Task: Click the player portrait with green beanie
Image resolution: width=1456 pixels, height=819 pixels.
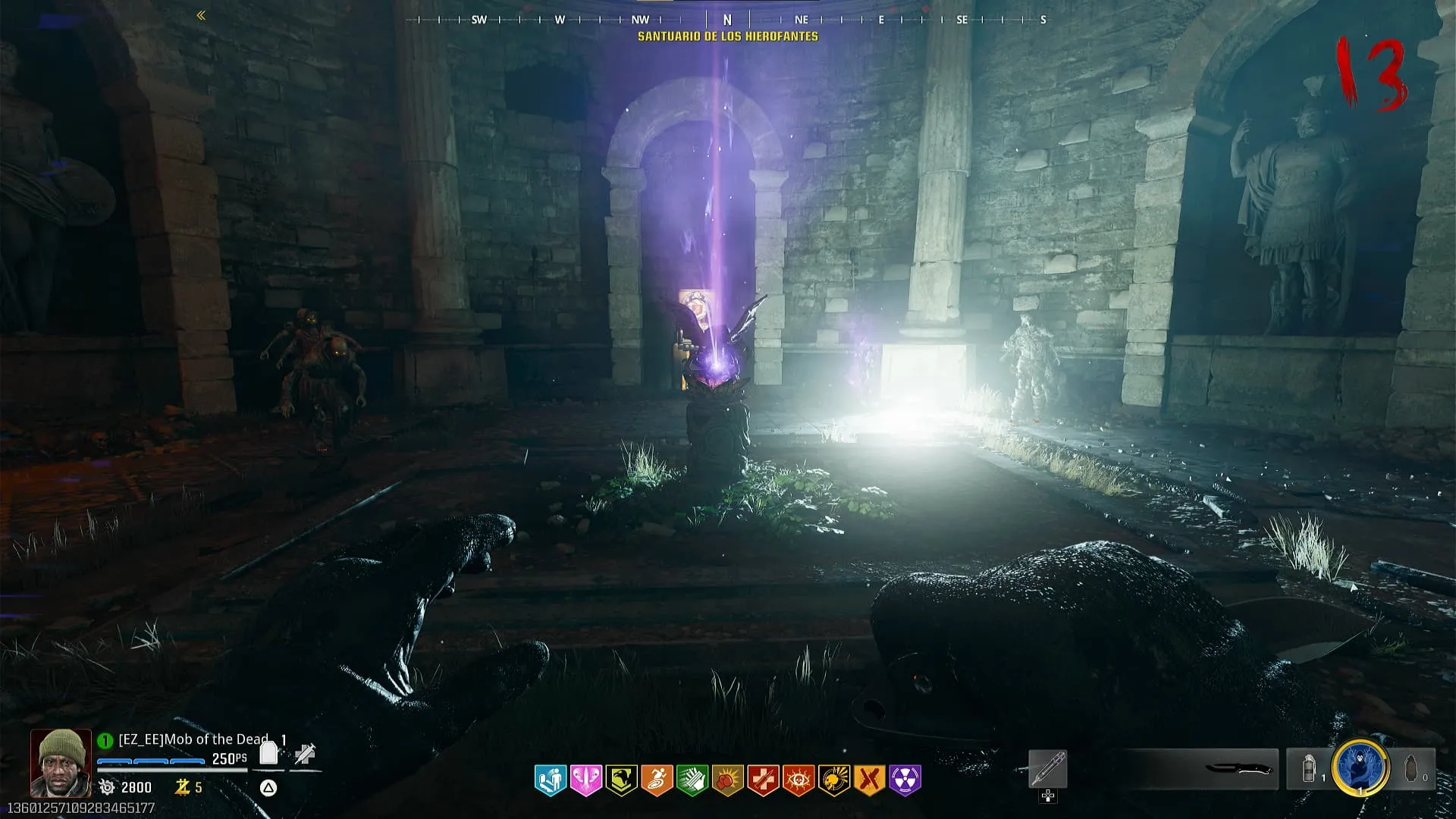Action: (61, 762)
